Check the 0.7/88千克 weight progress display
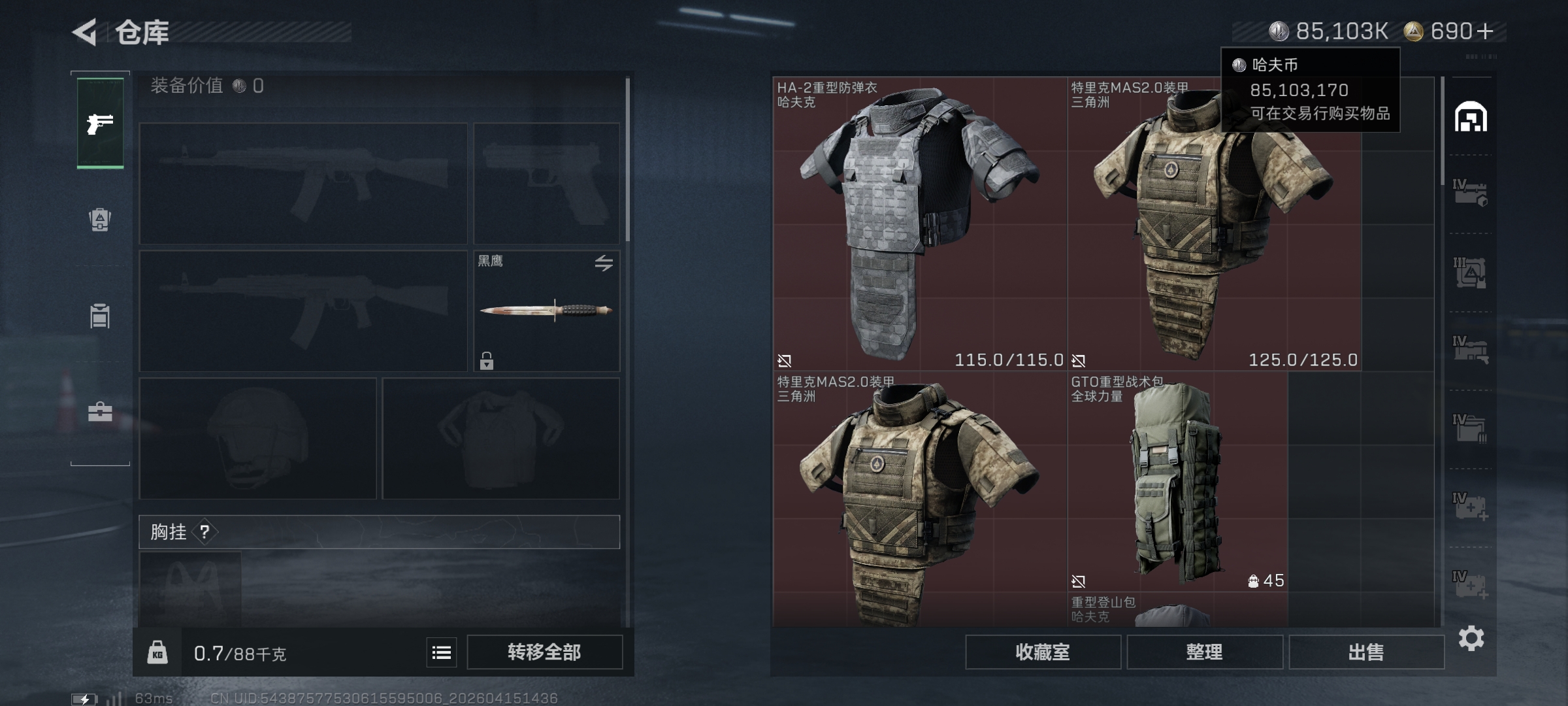The height and width of the screenshot is (706, 1568). click(x=238, y=652)
